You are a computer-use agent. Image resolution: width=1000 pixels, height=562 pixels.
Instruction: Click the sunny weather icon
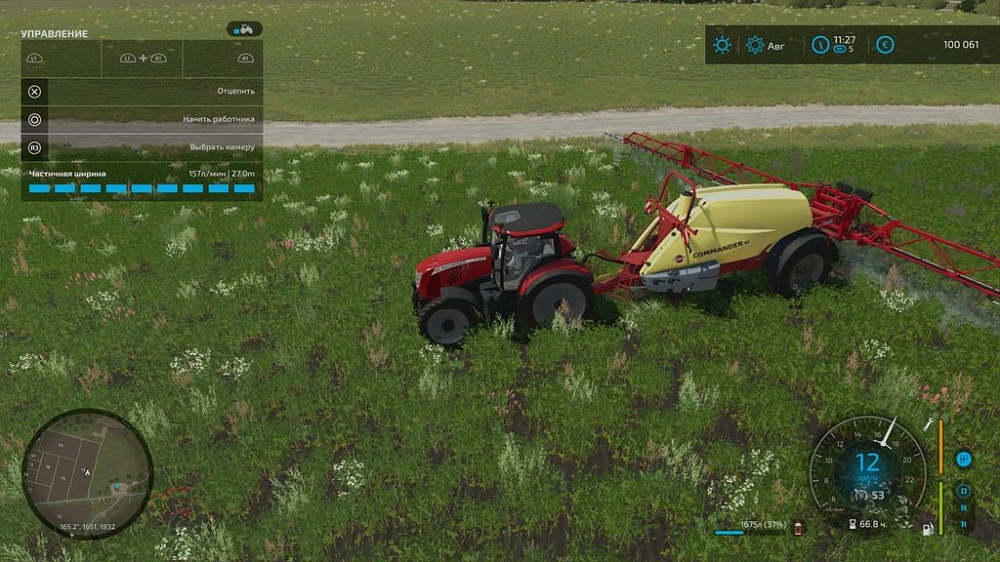pyautogui.click(x=722, y=44)
